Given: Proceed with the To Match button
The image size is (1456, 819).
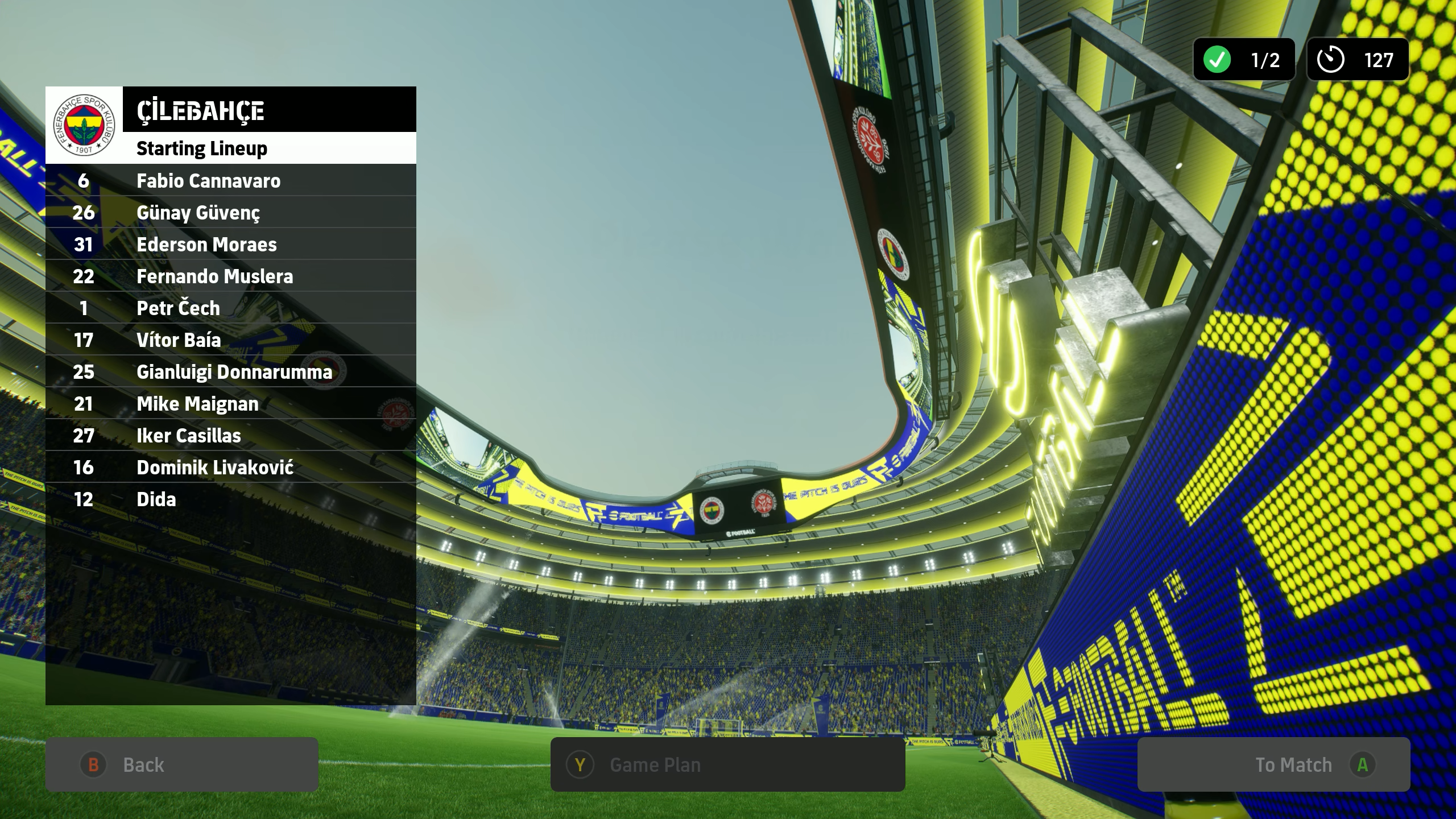Looking at the screenshot, I should click(1273, 764).
